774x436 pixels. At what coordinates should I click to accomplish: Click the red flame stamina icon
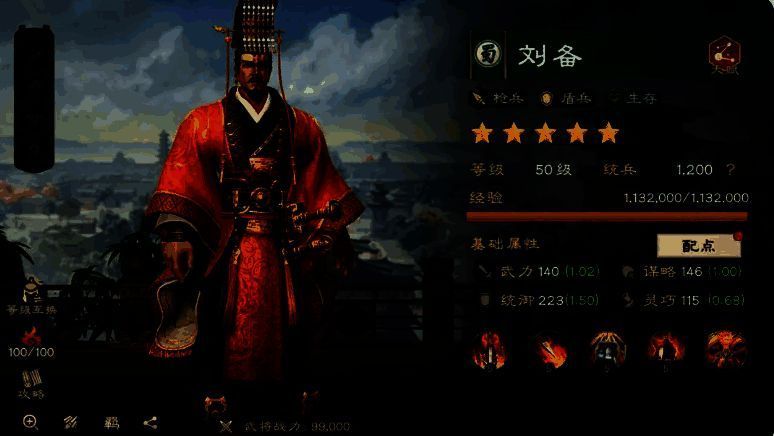(x=30, y=335)
